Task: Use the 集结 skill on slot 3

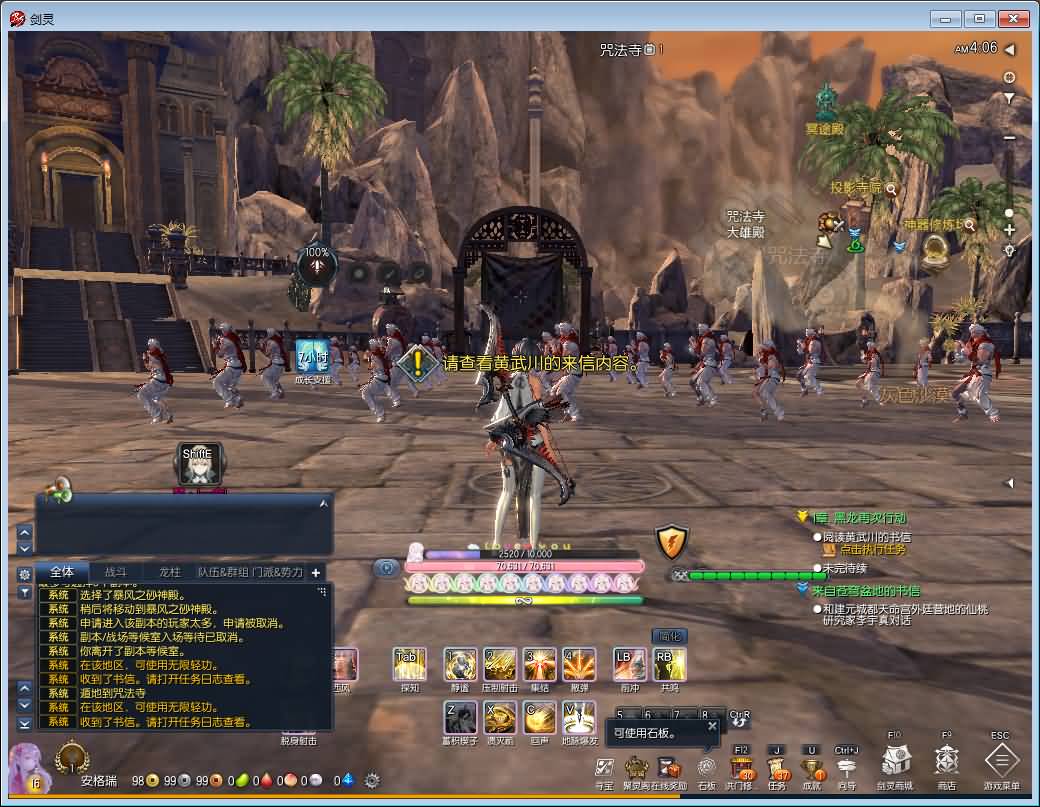Action: pyautogui.click(x=540, y=664)
